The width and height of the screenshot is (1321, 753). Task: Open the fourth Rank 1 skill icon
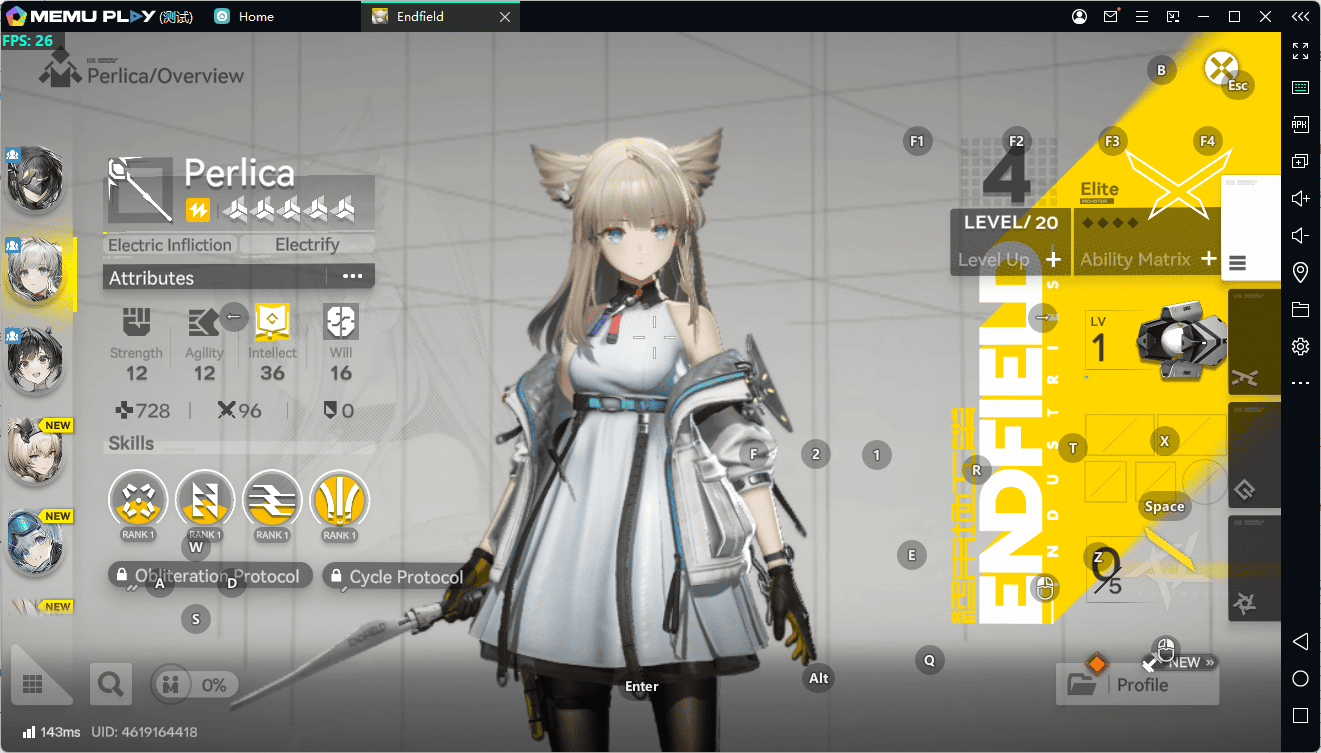click(339, 499)
